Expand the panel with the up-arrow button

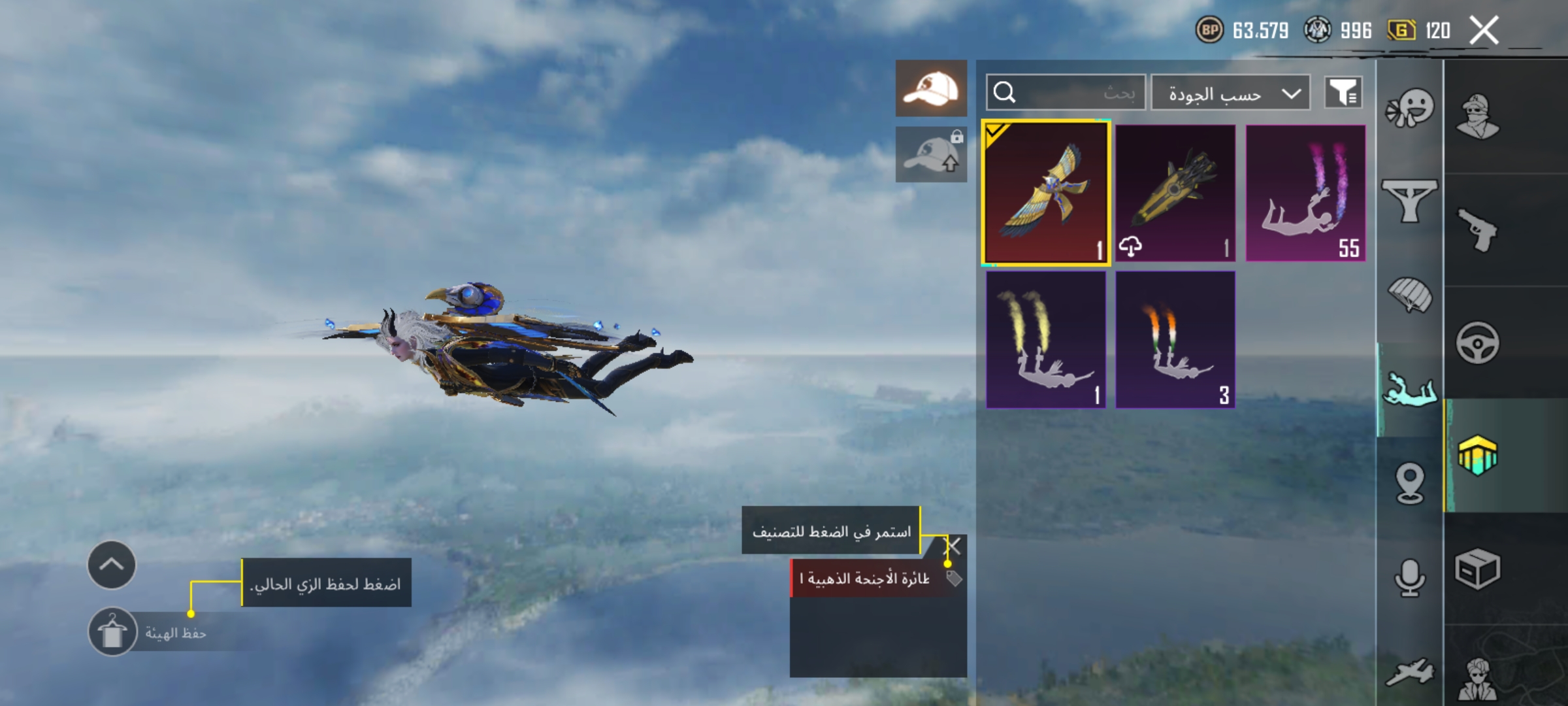click(x=112, y=565)
